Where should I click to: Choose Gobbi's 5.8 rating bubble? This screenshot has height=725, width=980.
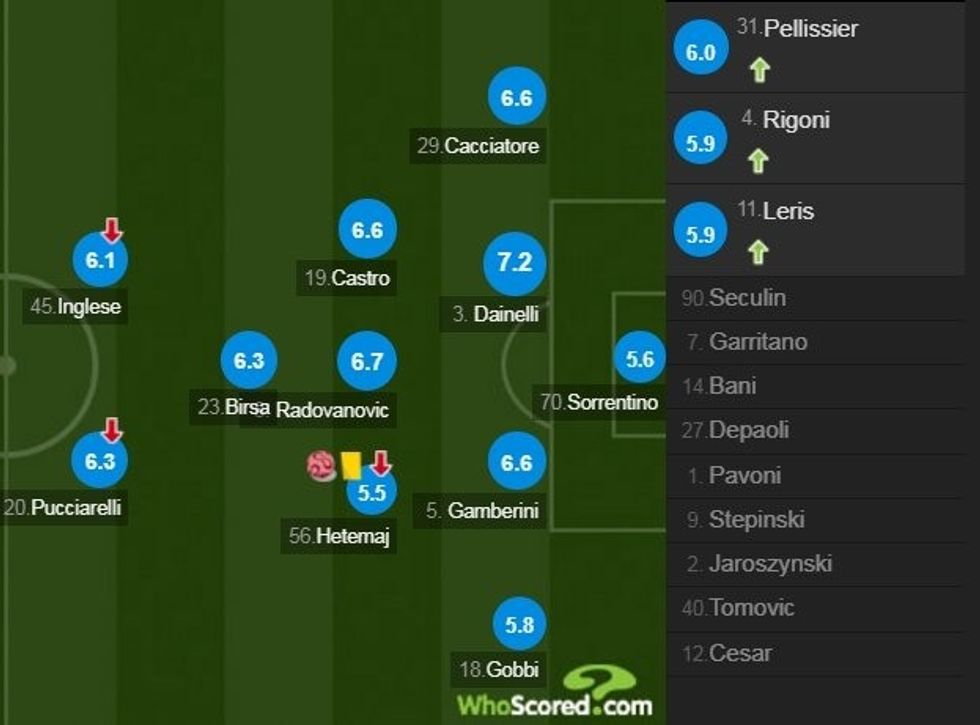pyautogui.click(x=520, y=626)
